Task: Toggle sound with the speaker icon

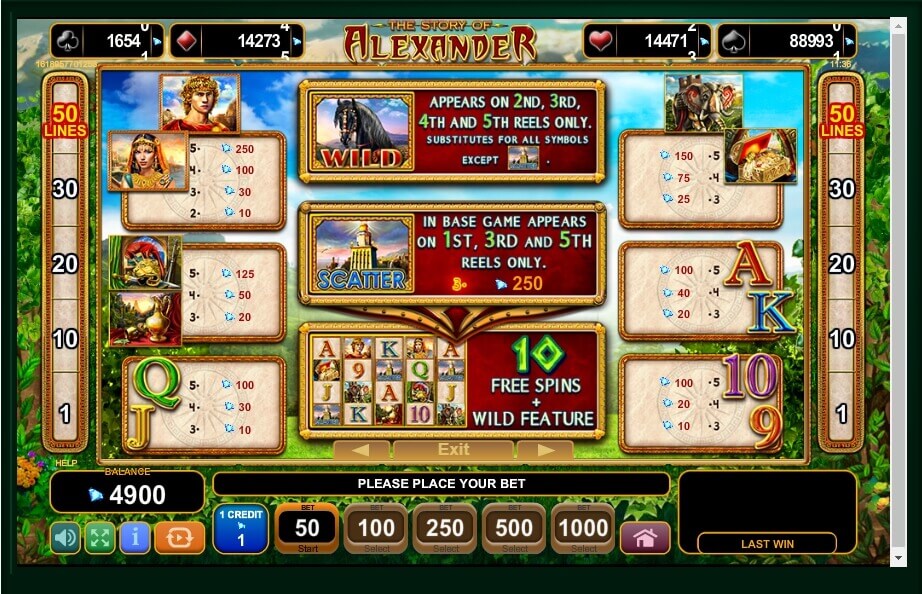Action: pos(65,538)
